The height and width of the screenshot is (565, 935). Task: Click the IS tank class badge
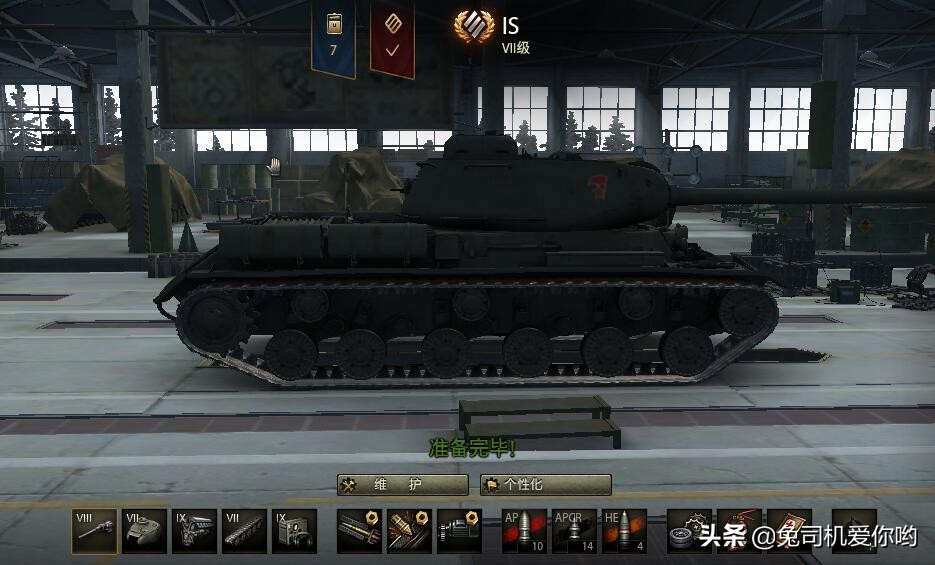(x=474, y=26)
